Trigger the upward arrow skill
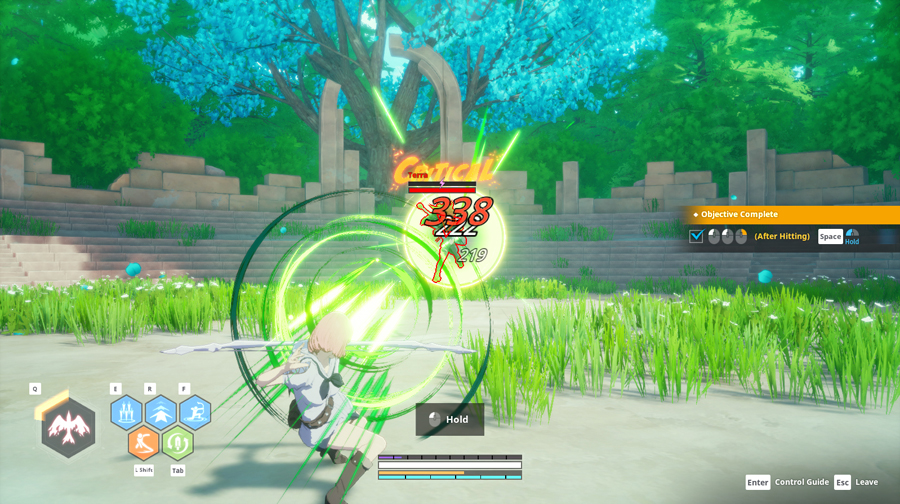The image size is (900, 504). 160,412
